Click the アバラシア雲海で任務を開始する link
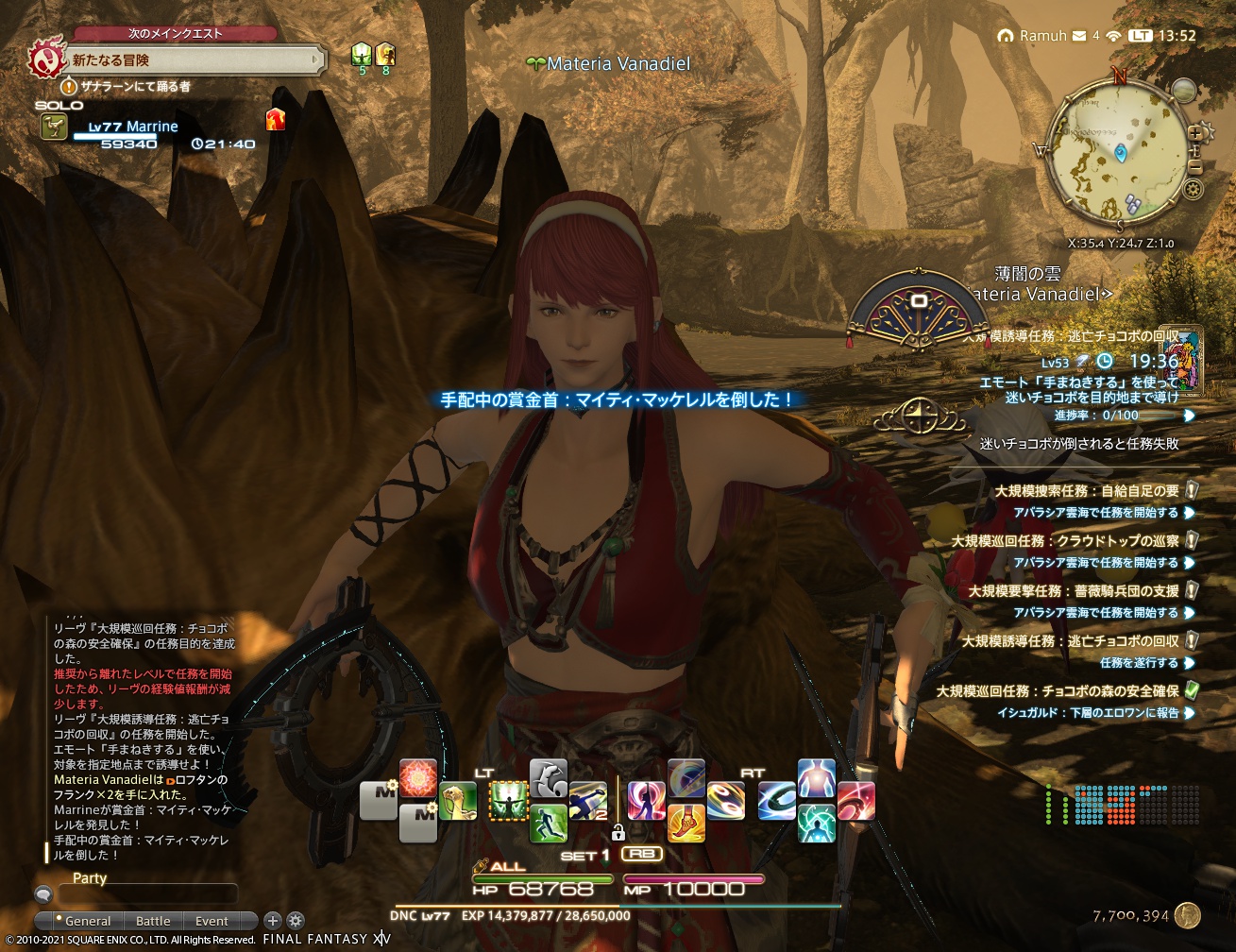 coord(1098,510)
